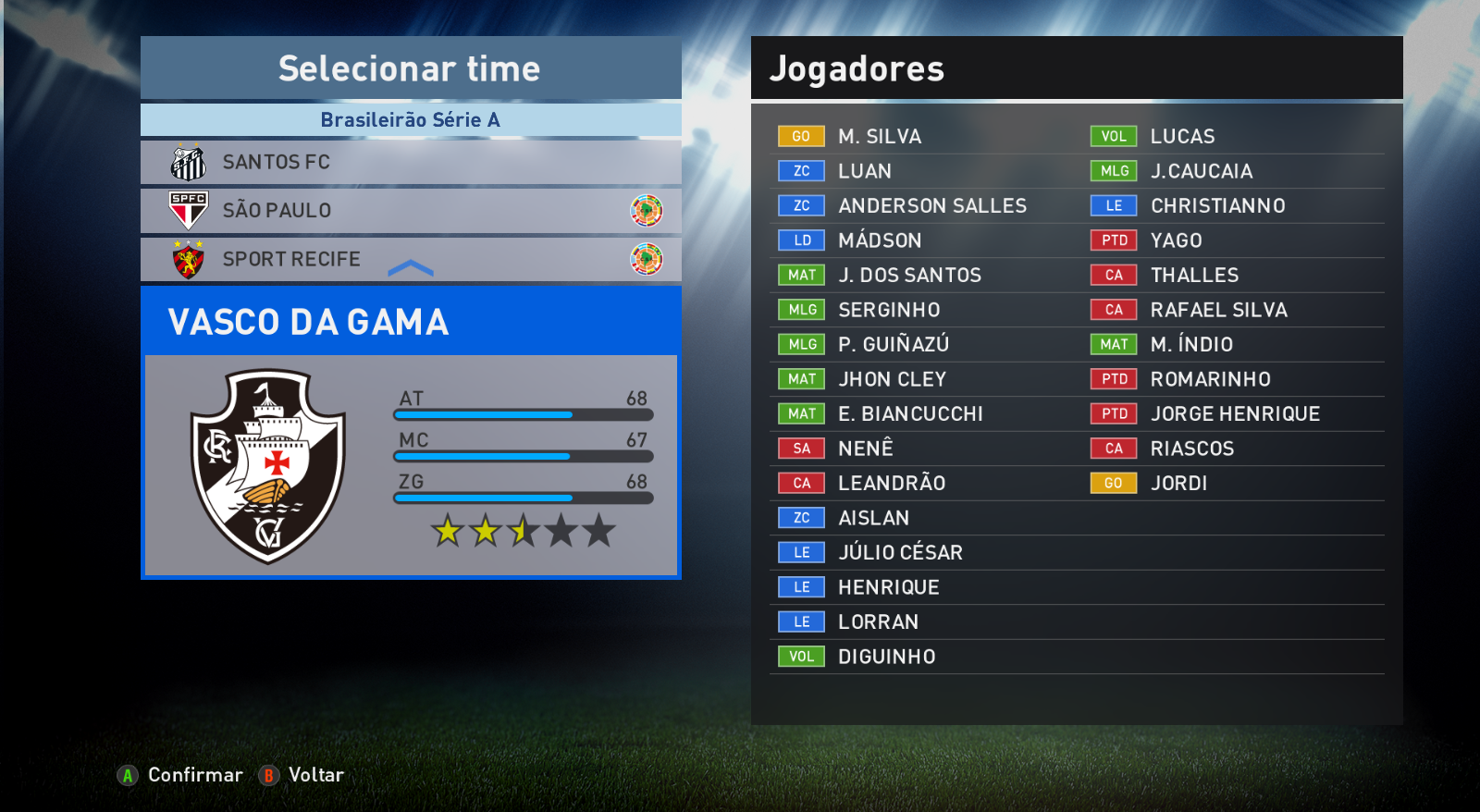Select Romarinho from the roster
This screenshot has height=812, width=1480.
(x=1210, y=379)
